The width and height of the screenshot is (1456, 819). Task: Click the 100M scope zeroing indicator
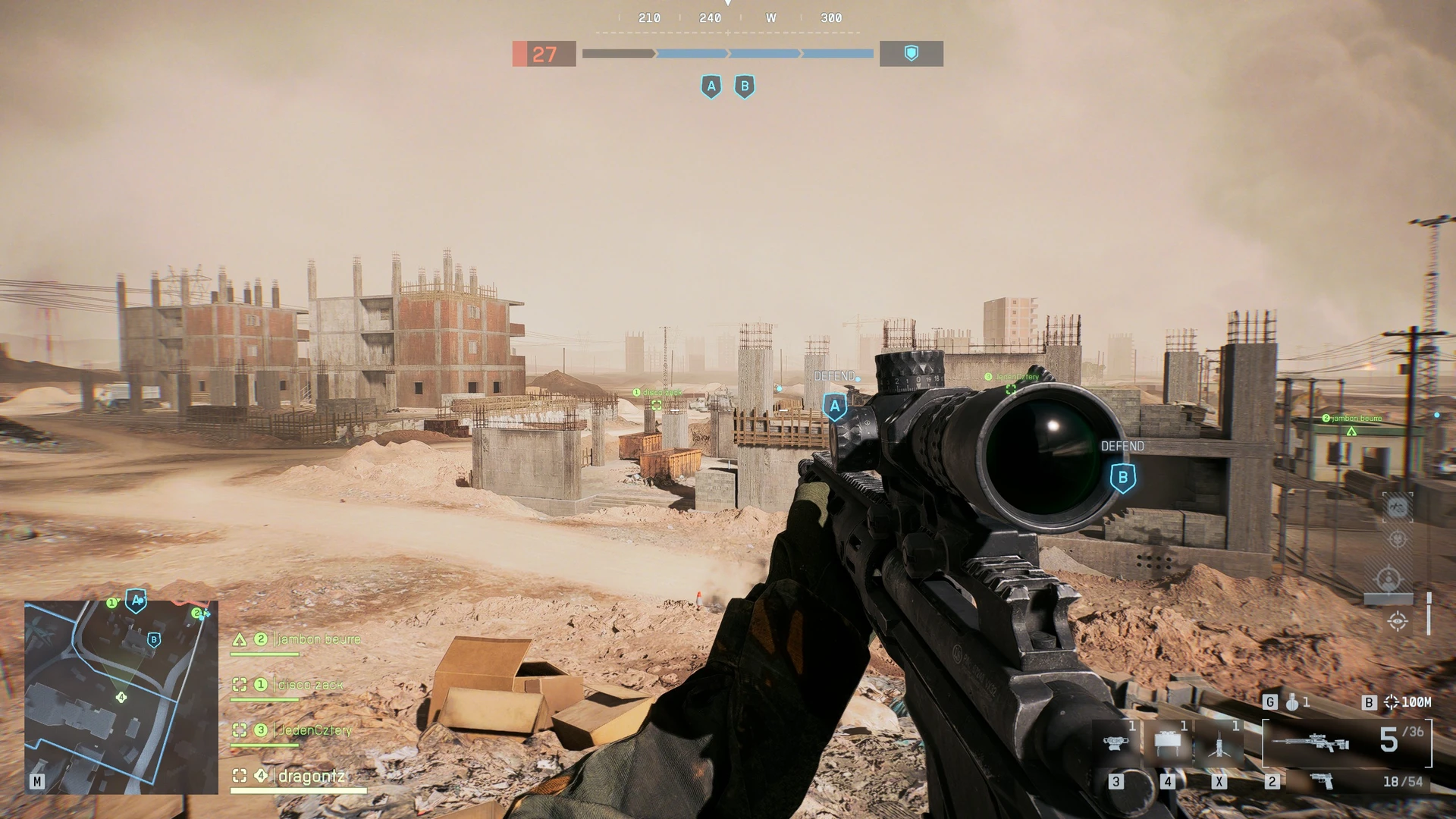(1409, 703)
